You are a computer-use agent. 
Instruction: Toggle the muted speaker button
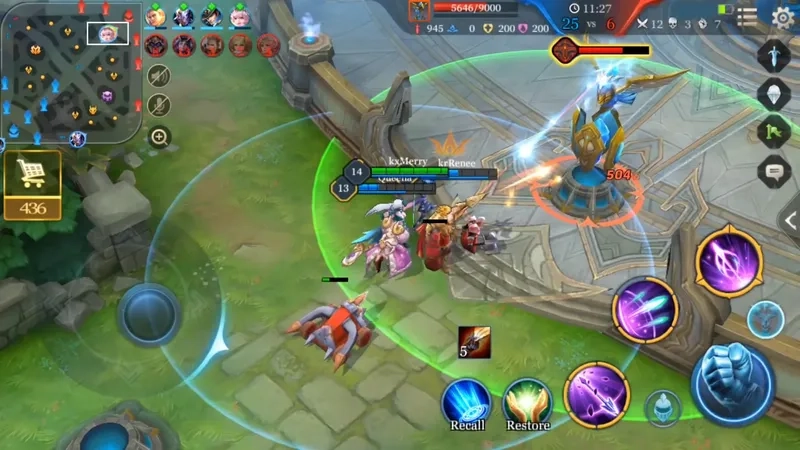158,75
